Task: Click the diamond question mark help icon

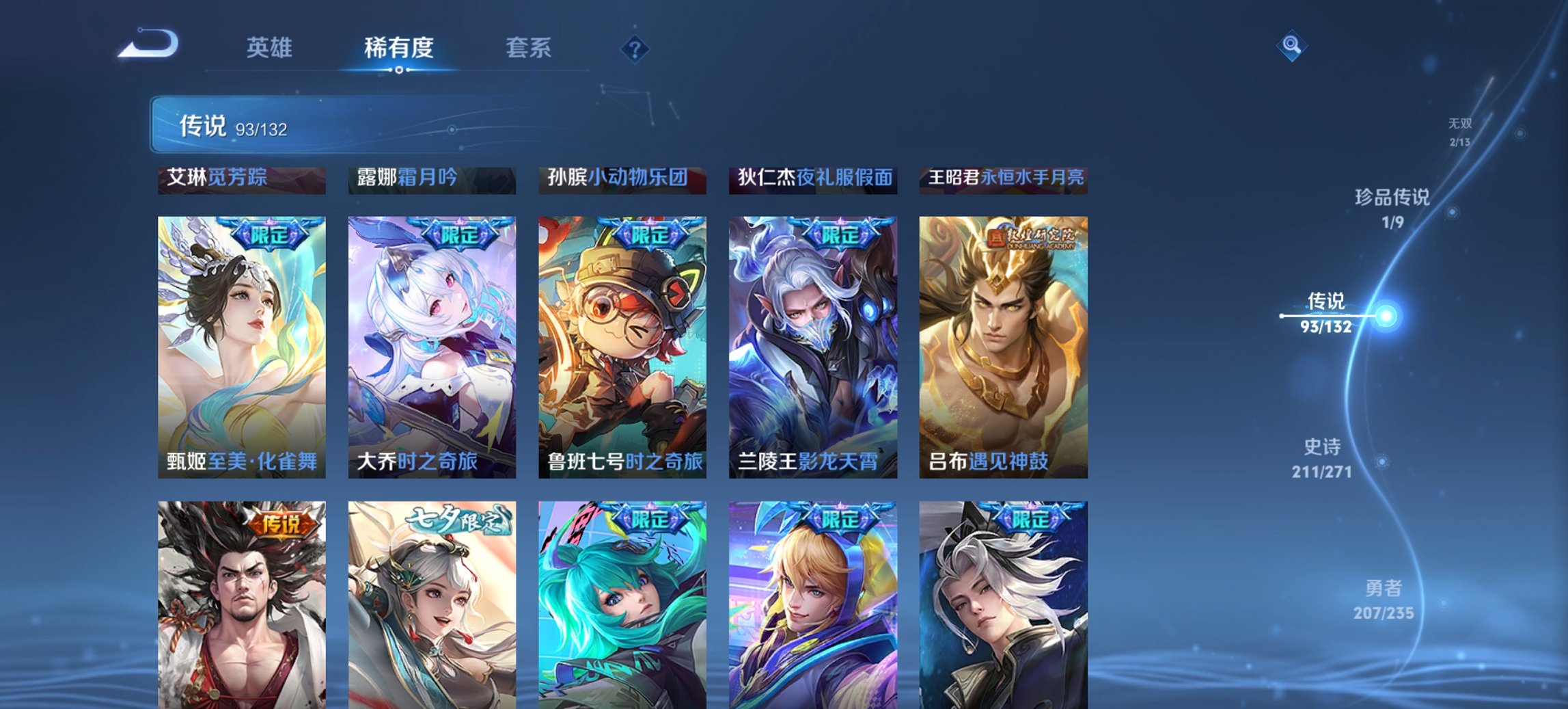Action: pos(635,49)
